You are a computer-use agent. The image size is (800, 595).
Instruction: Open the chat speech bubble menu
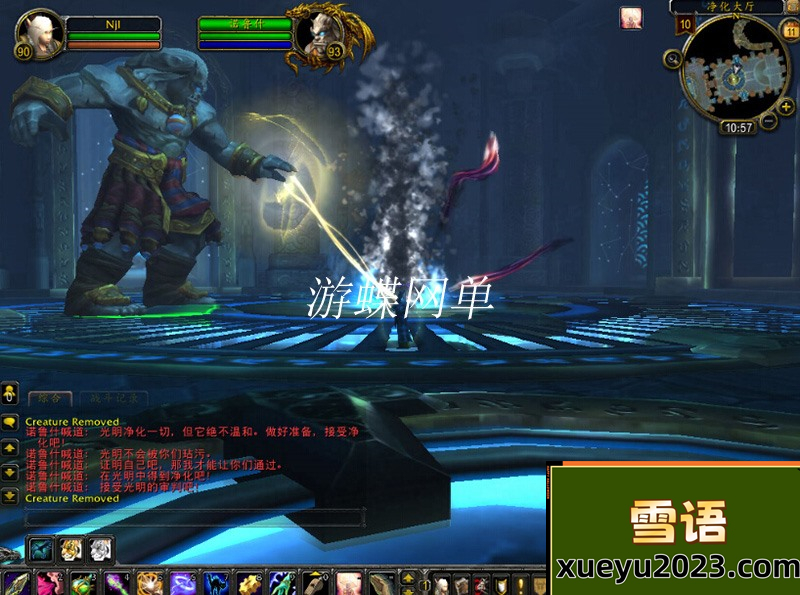coord(9,423)
